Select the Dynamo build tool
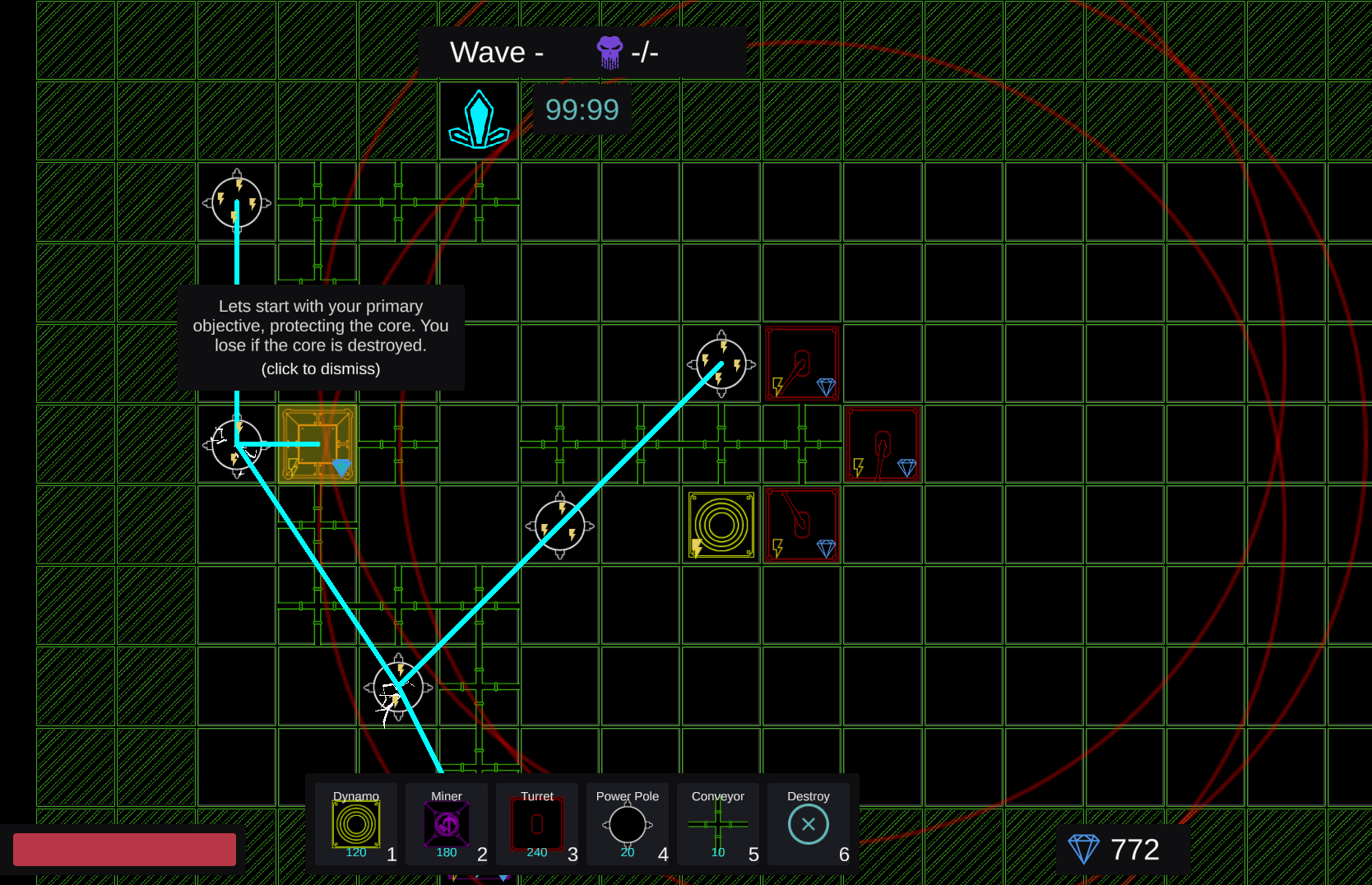Viewport: 1372px width, 885px height. pos(356,822)
